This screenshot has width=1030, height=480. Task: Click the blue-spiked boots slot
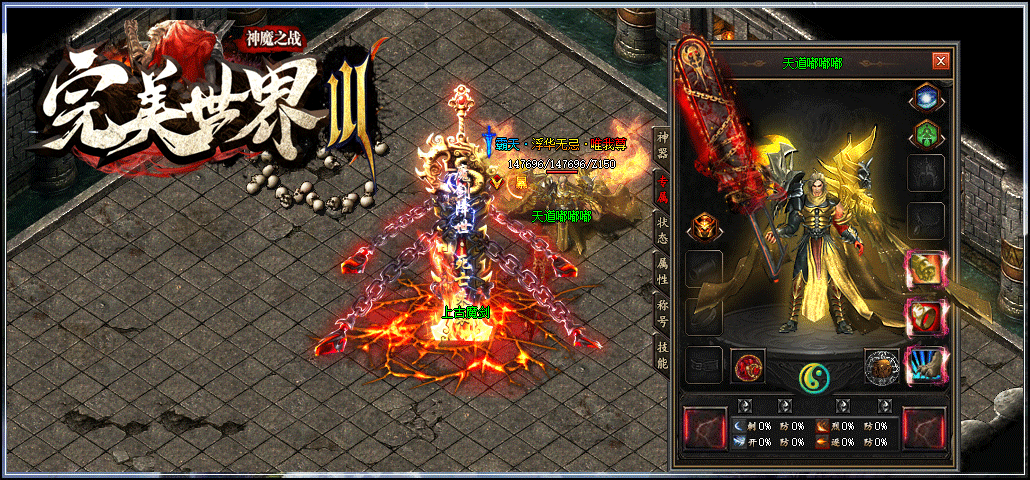pyautogui.click(x=925, y=365)
